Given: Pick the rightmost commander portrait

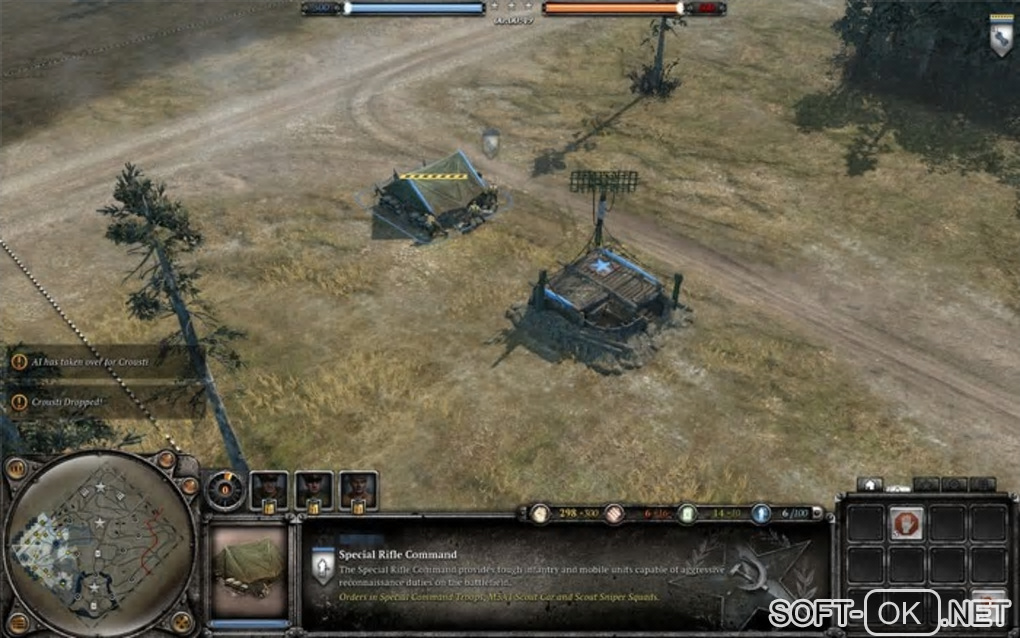Looking at the screenshot, I should pyautogui.click(x=358, y=489).
